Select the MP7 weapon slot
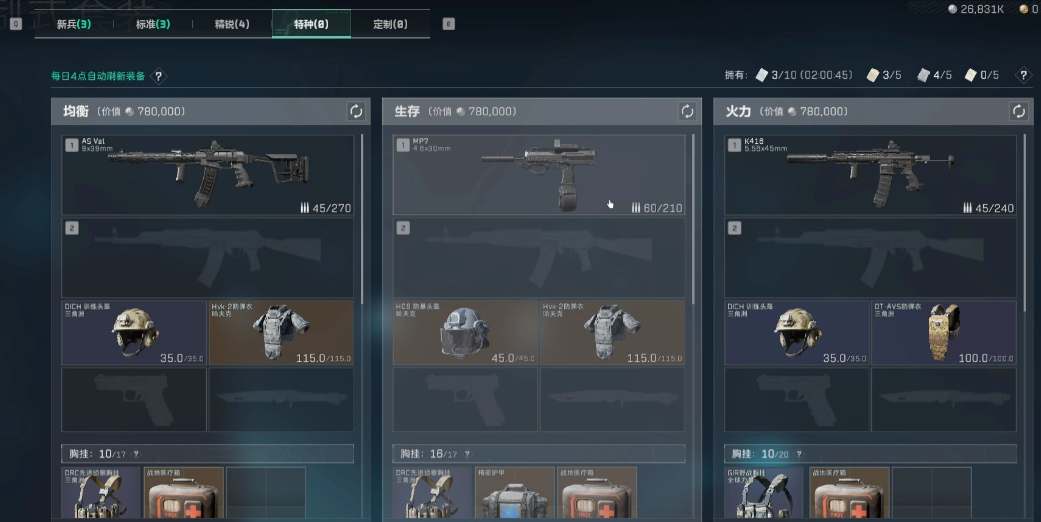Image resolution: width=1041 pixels, height=522 pixels. 539,175
